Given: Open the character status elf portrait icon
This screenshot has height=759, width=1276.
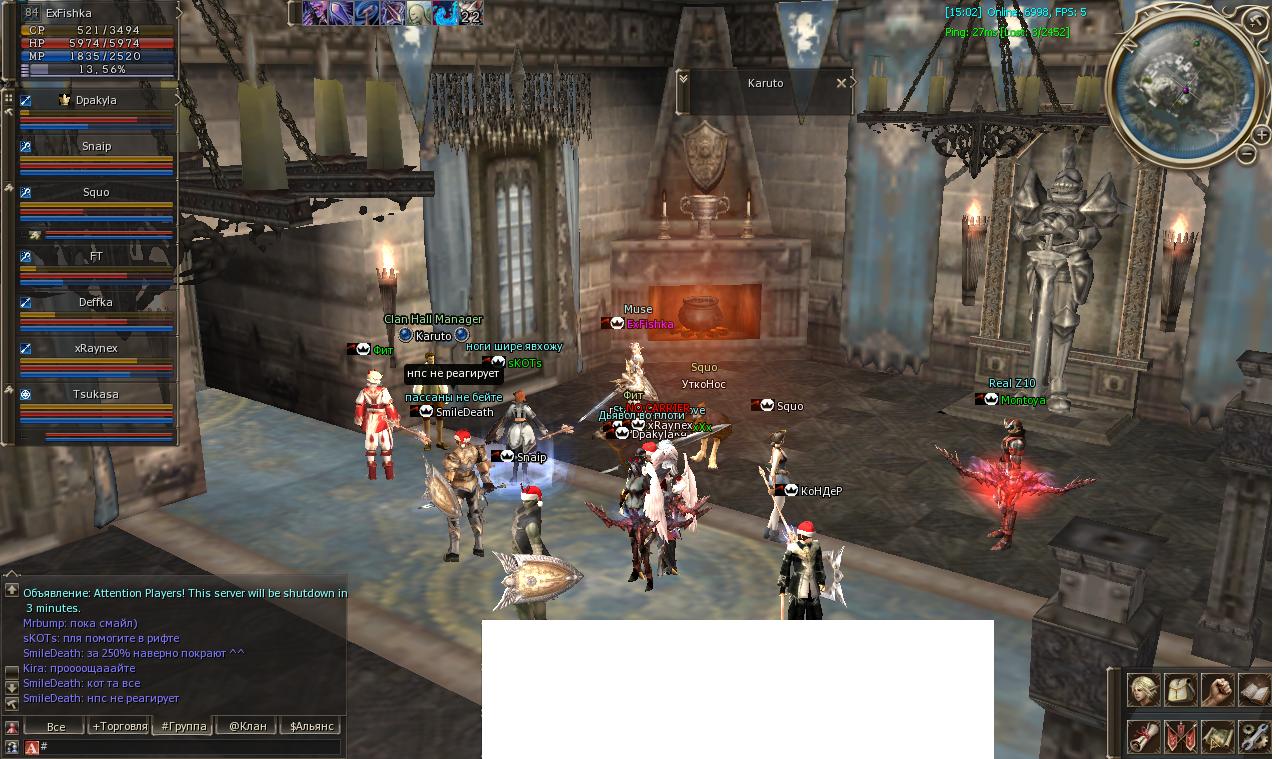Looking at the screenshot, I should 1144,690.
